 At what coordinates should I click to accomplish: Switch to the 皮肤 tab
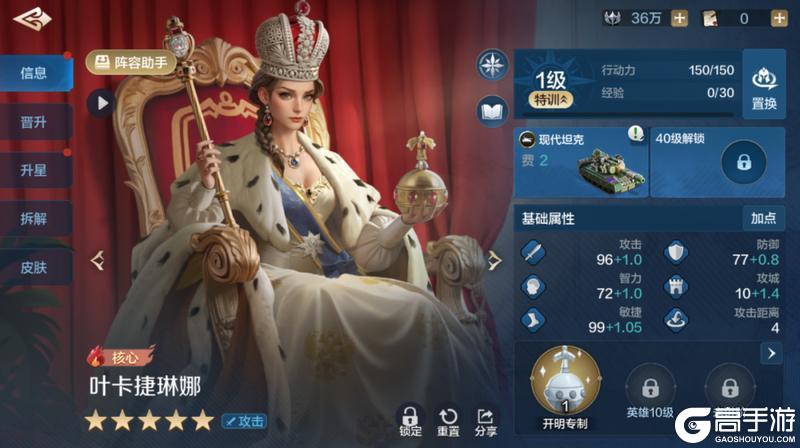[x=34, y=267]
